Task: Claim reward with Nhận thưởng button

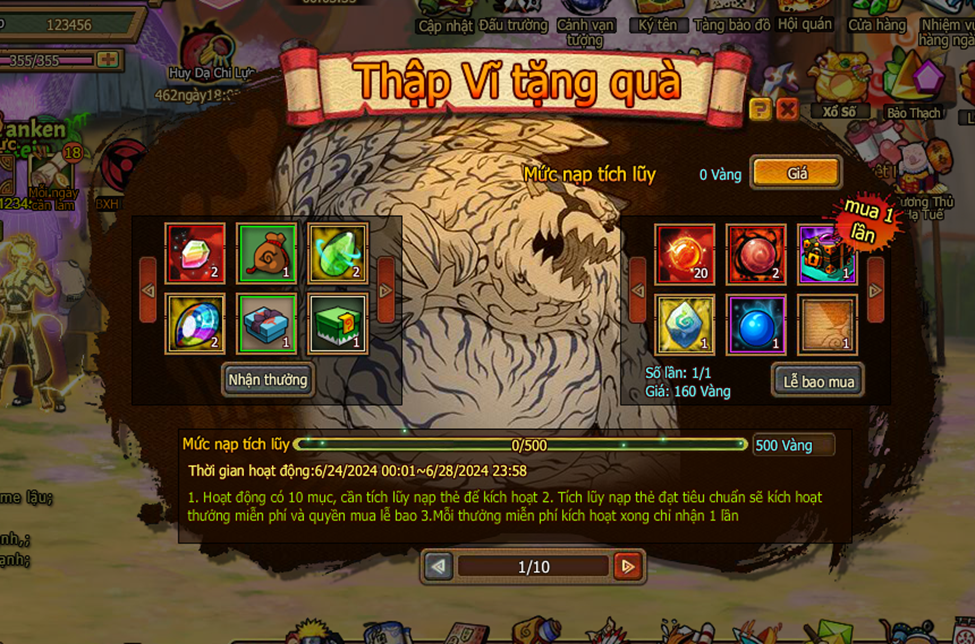Action: (267, 380)
